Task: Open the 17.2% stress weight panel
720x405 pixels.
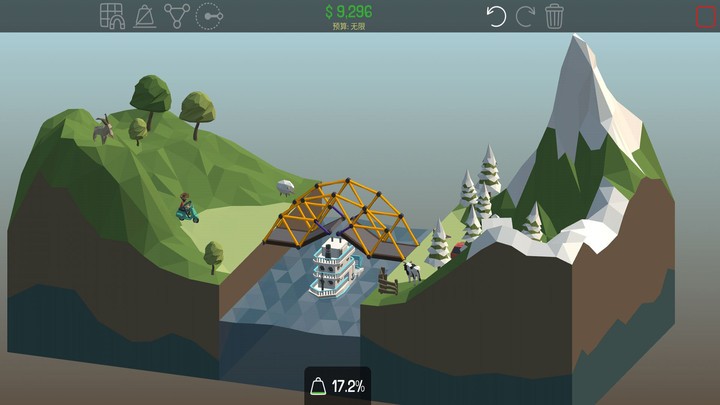Action: (337, 386)
